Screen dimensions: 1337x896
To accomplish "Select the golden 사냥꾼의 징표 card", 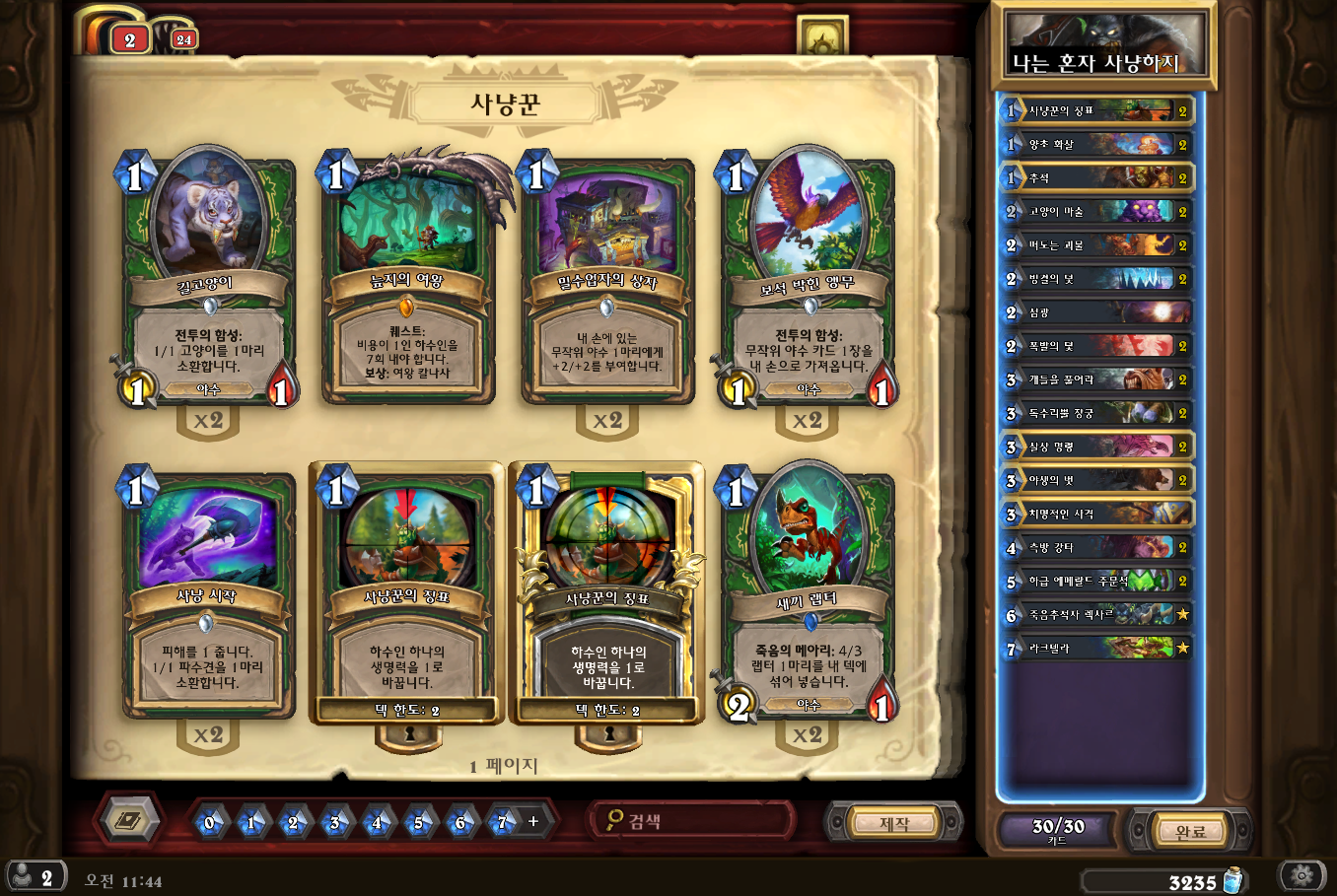I will (607, 596).
